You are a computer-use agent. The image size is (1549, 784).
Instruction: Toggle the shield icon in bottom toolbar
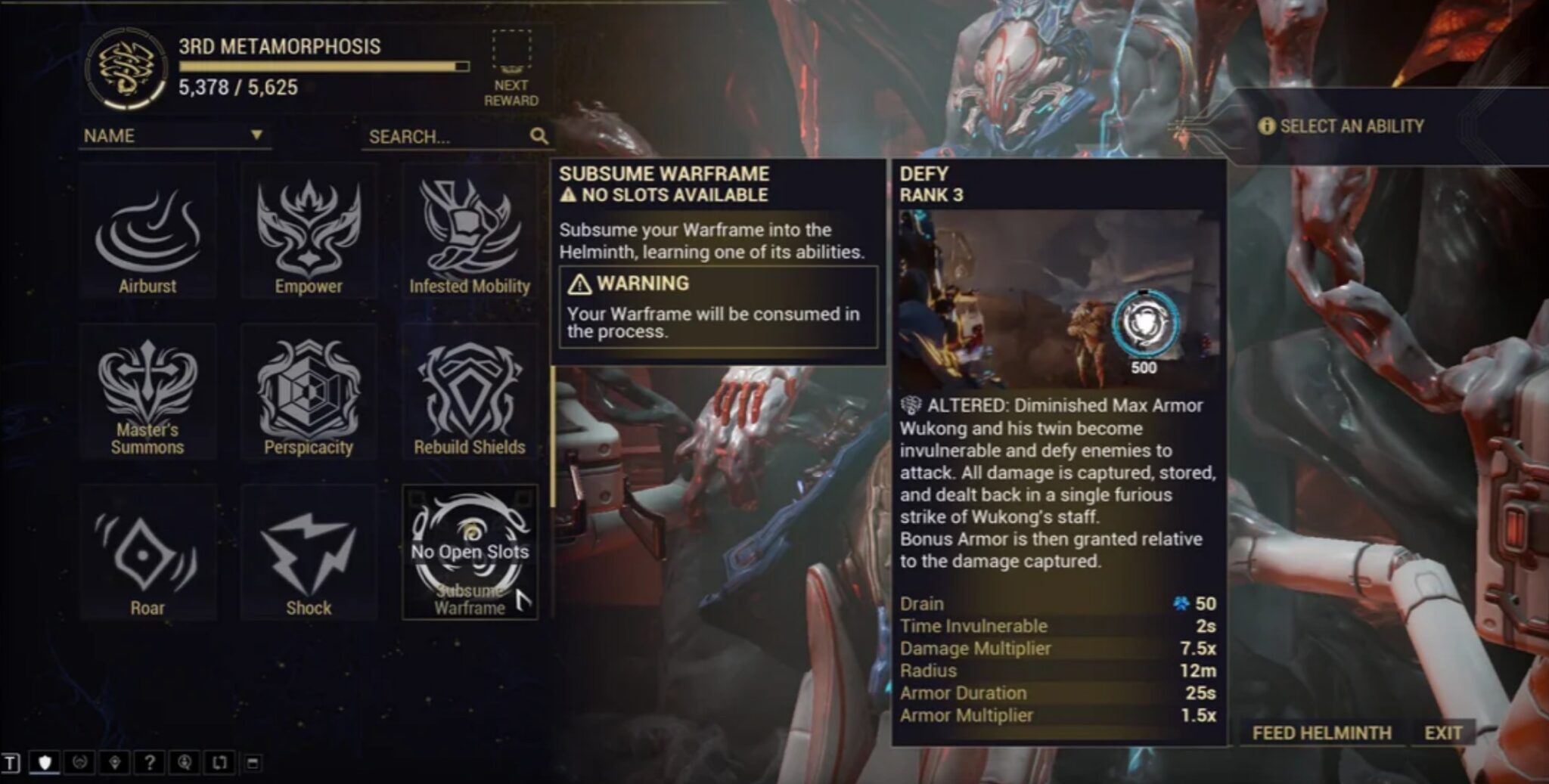click(x=45, y=762)
